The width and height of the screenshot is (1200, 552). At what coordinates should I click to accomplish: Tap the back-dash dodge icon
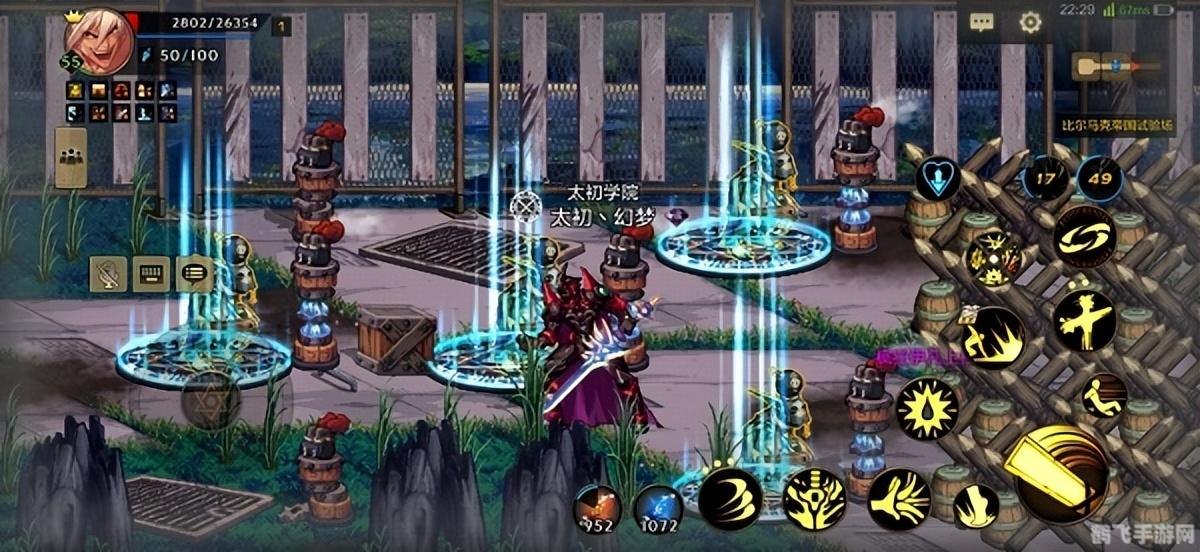[1104, 395]
